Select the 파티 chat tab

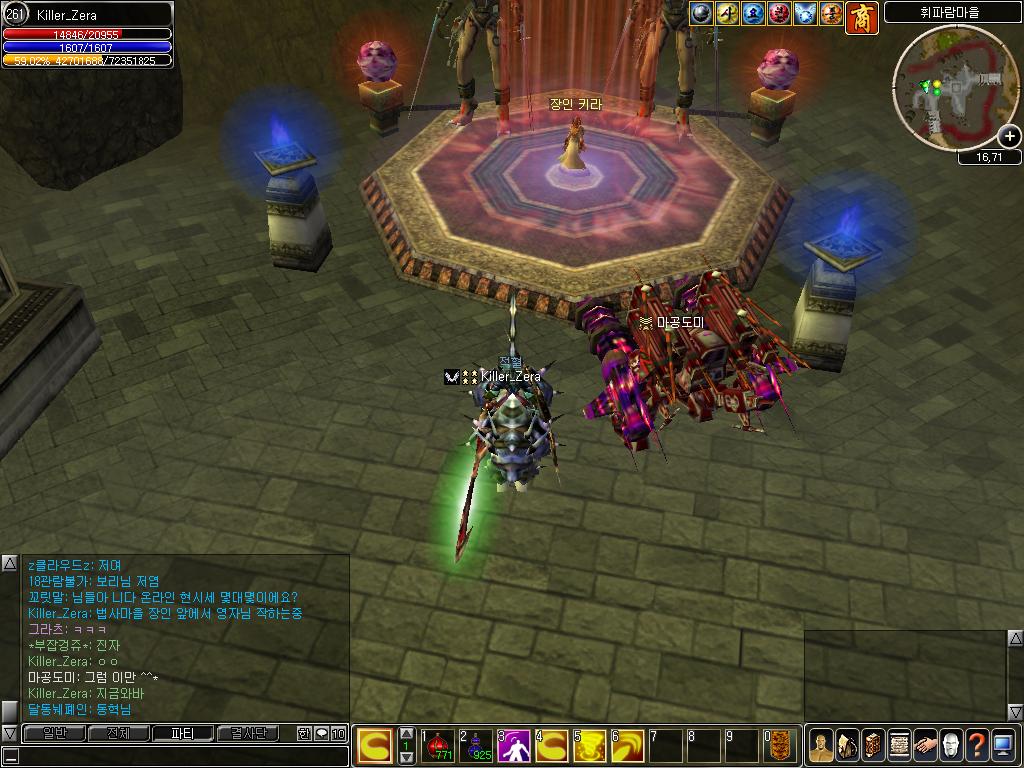(183, 733)
